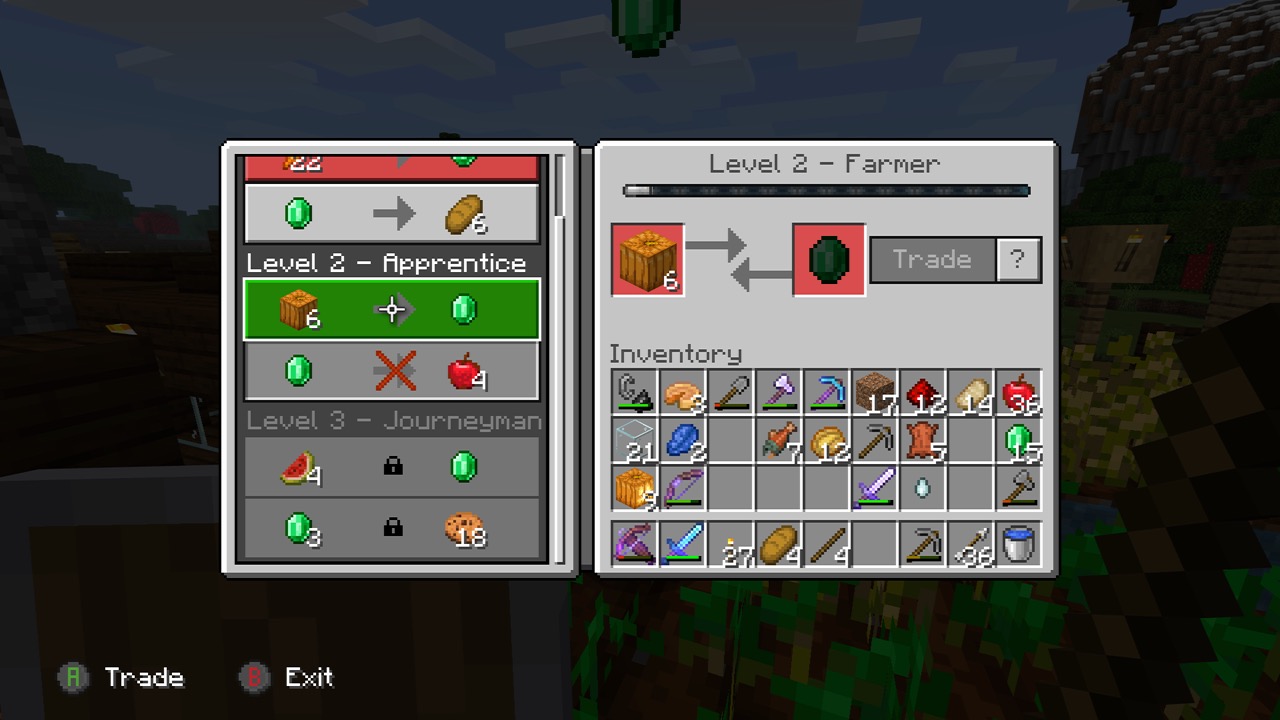Pick up the glass block stack
The width and height of the screenshot is (1280, 720).
pos(635,441)
